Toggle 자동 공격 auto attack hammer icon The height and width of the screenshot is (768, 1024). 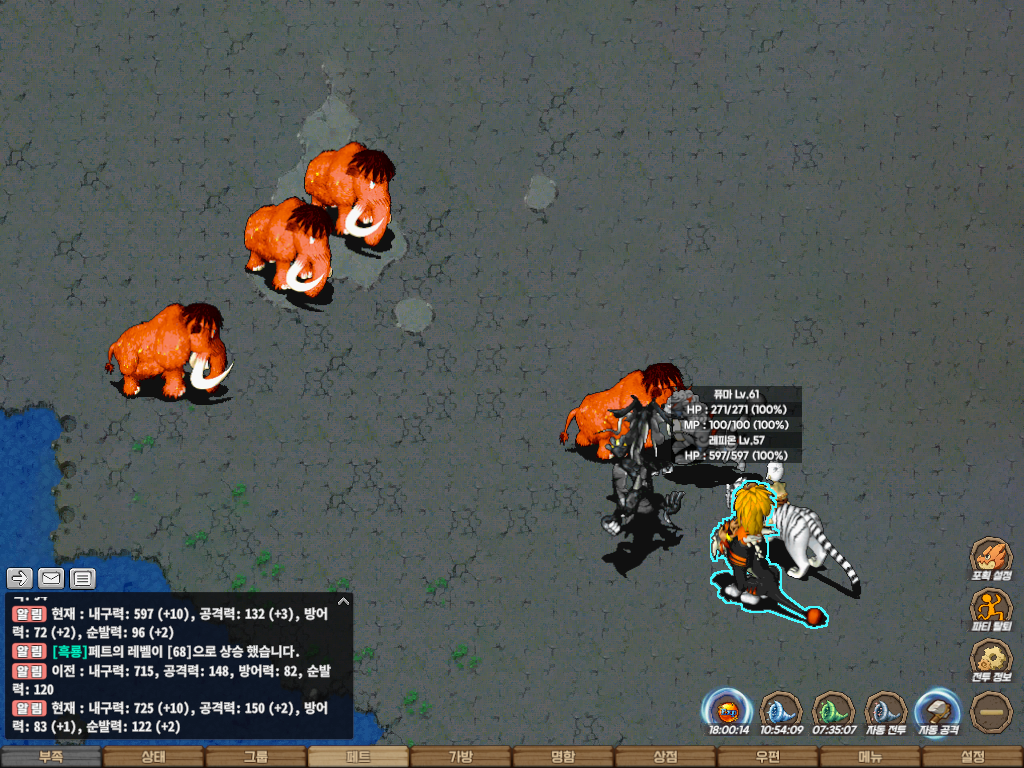pyautogui.click(x=938, y=710)
